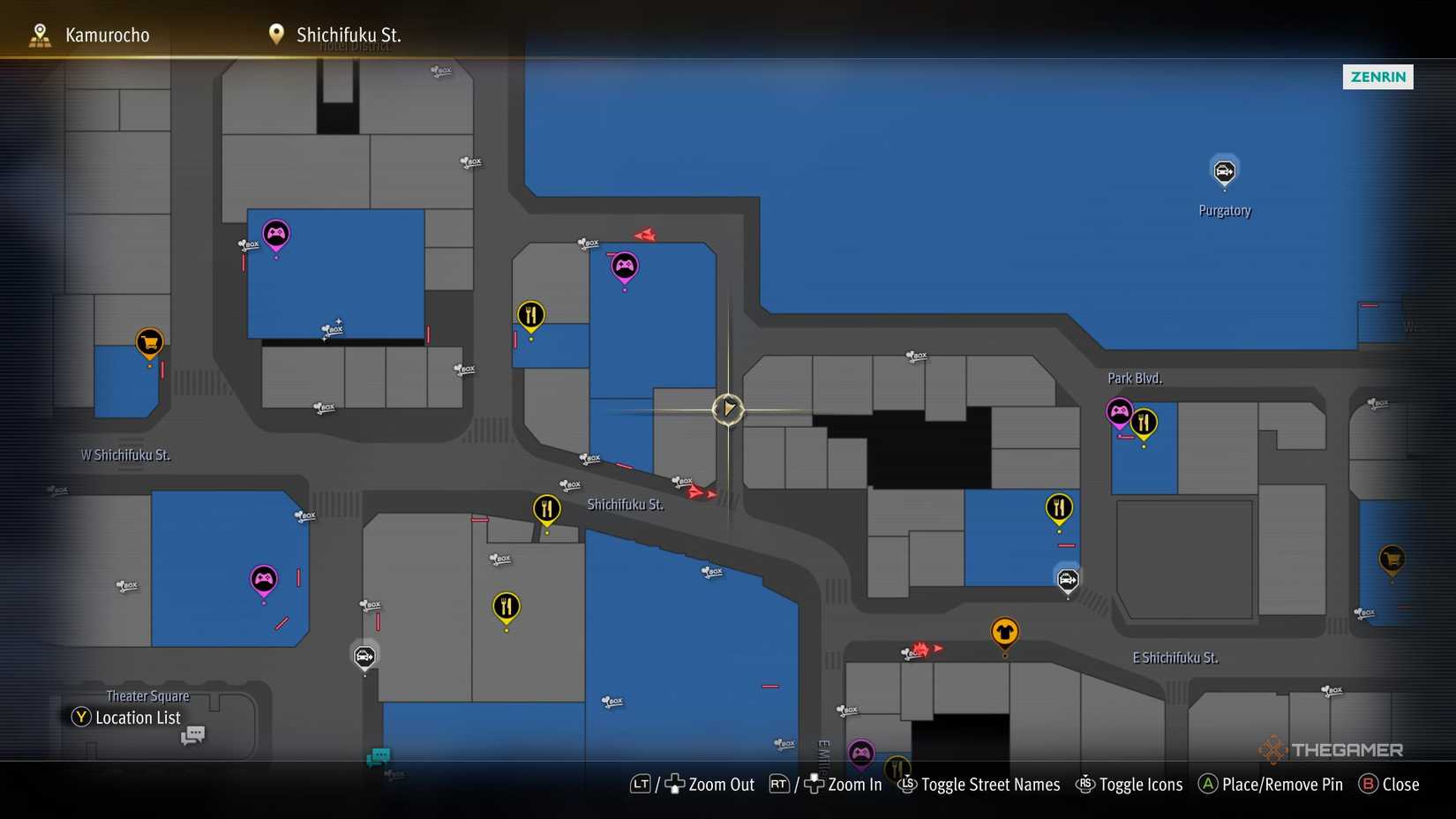Image resolution: width=1456 pixels, height=819 pixels.
Task: Select the Kamurocho district header
Action: click(106, 34)
